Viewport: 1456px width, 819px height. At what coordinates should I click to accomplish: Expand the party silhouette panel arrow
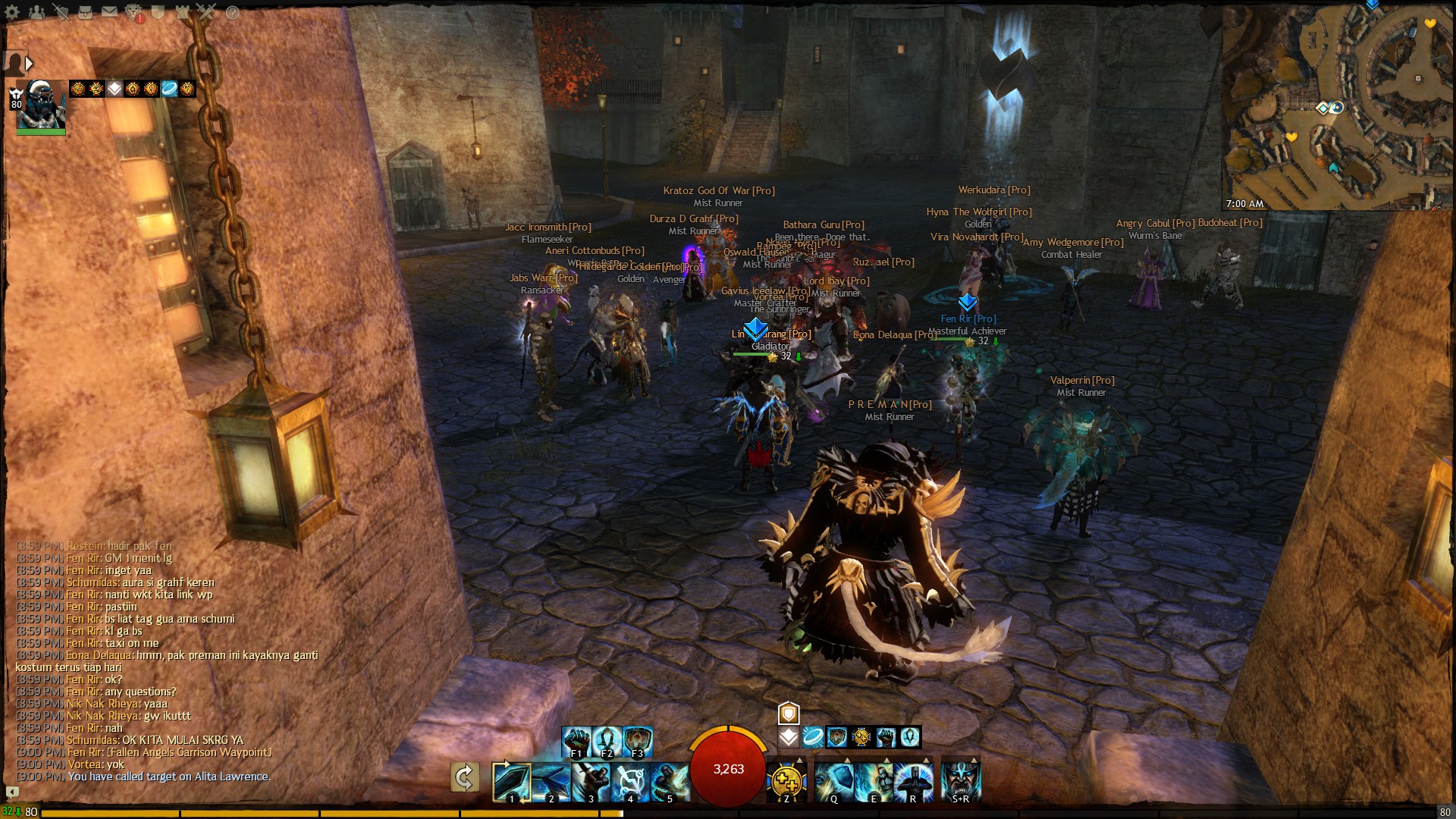[x=30, y=64]
